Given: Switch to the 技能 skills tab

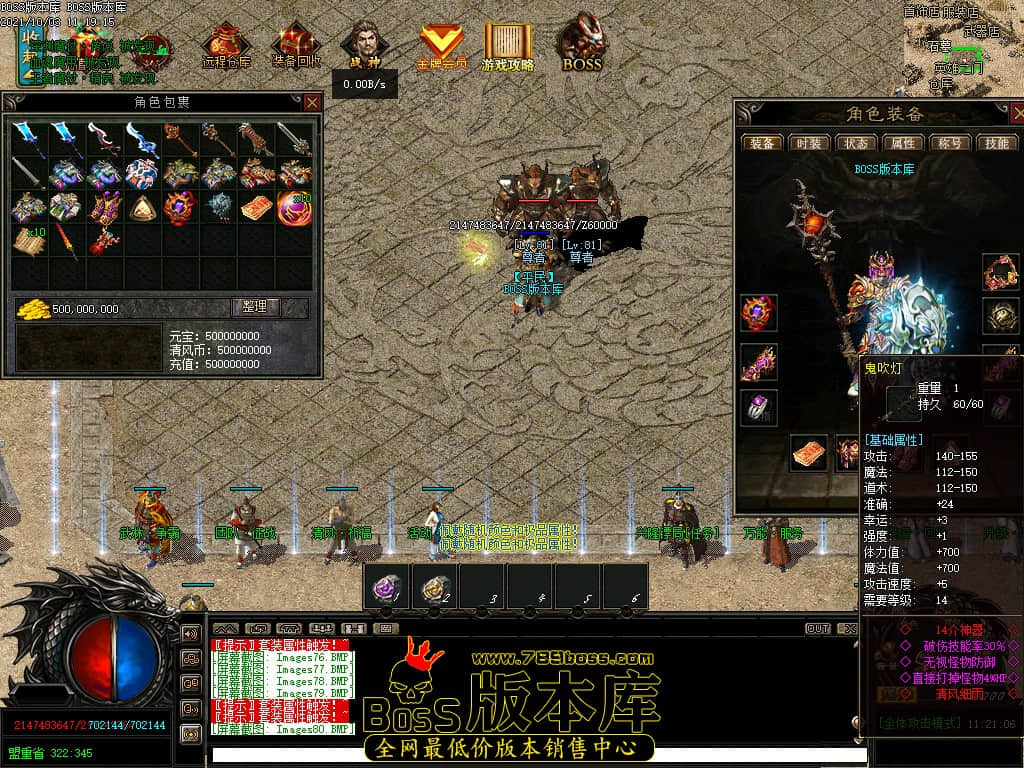Looking at the screenshot, I should pyautogui.click(x=996, y=143).
